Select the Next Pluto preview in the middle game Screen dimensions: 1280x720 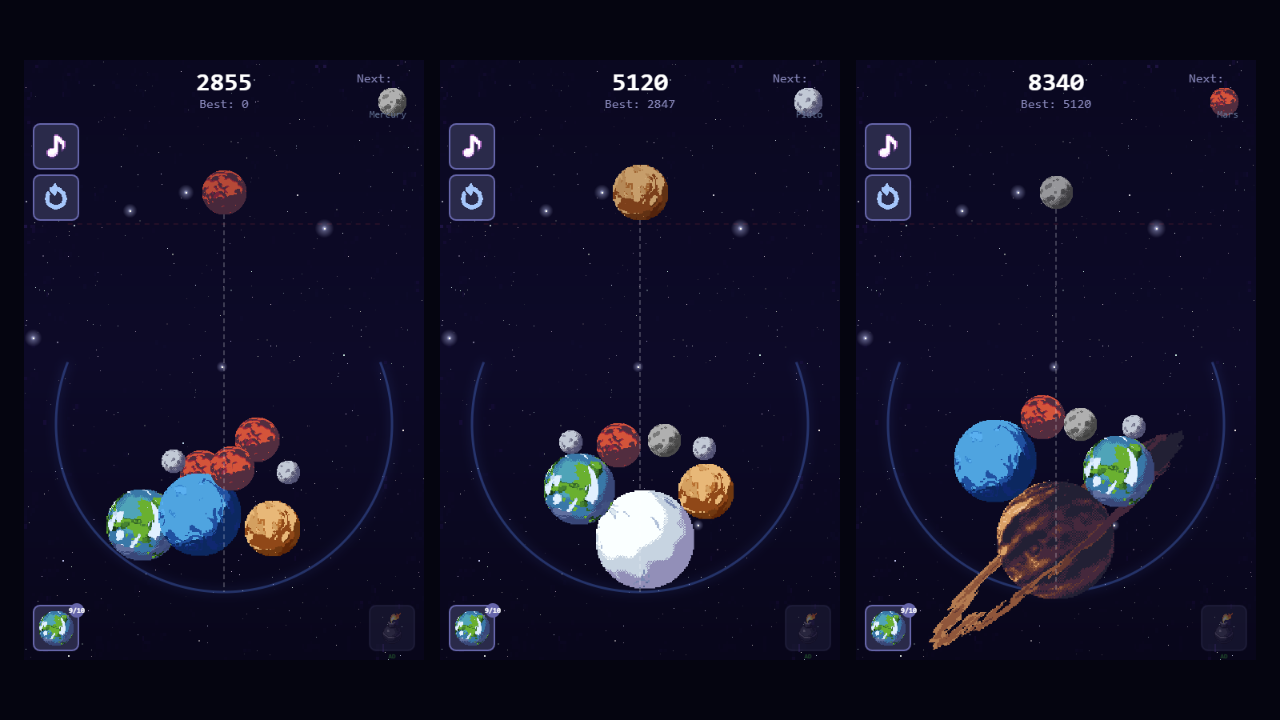click(x=807, y=100)
